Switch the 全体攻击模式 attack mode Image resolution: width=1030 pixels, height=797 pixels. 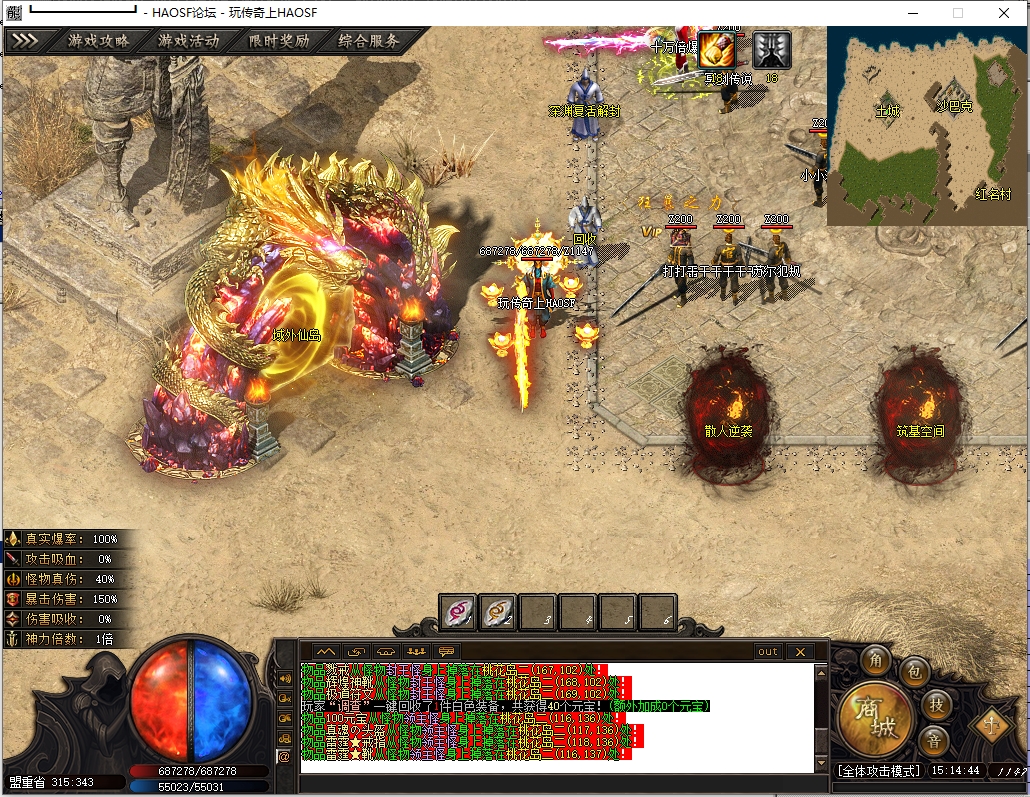[878, 771]
